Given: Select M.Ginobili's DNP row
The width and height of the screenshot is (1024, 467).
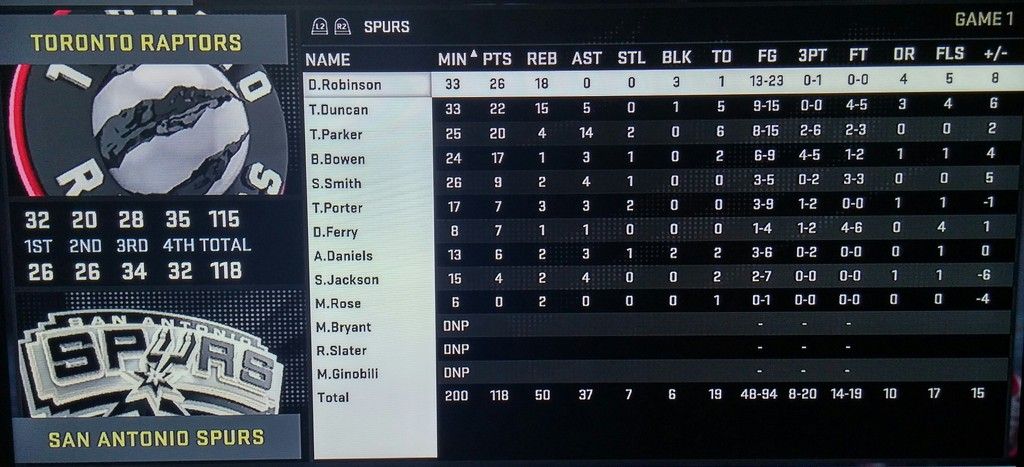Looking at the screenshot, I should point(347,374).
